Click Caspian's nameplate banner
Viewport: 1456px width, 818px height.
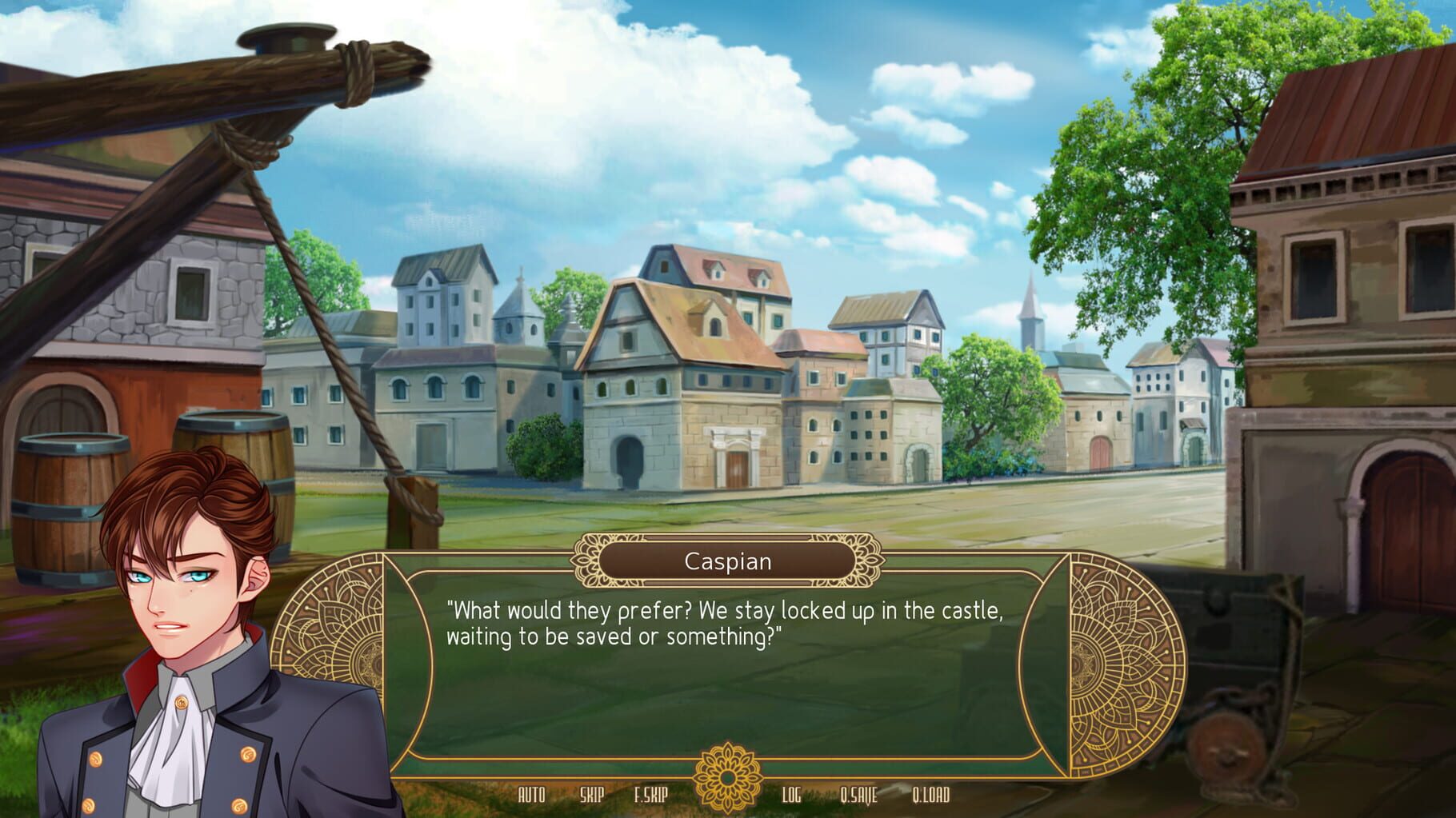point(728,561)
